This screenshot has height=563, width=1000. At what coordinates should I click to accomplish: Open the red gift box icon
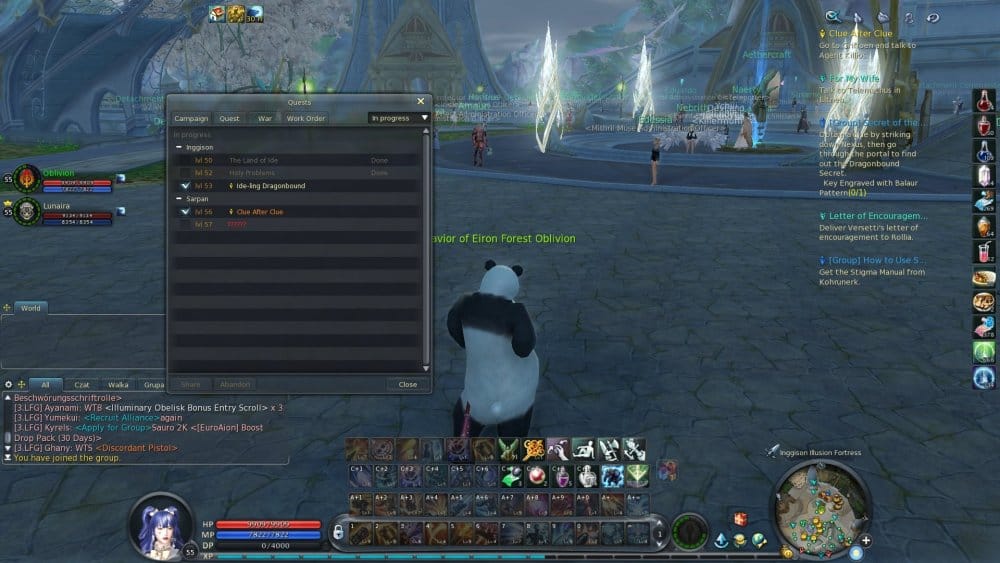[x=740, y=519]
